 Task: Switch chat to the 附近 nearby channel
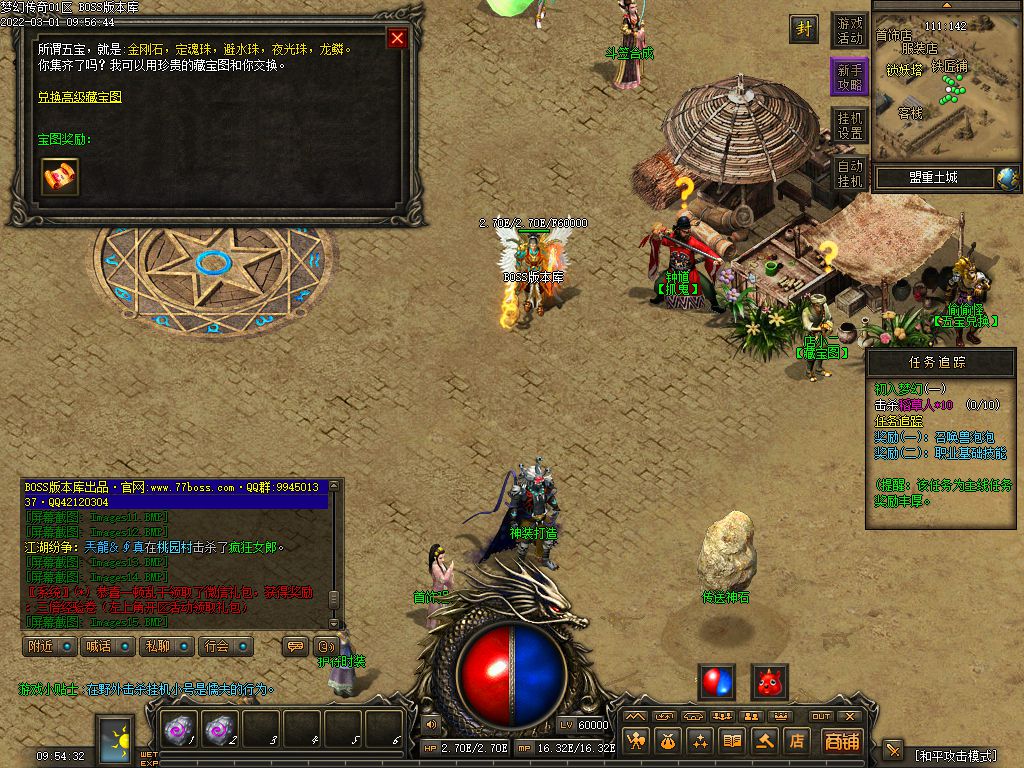point(49,646)
